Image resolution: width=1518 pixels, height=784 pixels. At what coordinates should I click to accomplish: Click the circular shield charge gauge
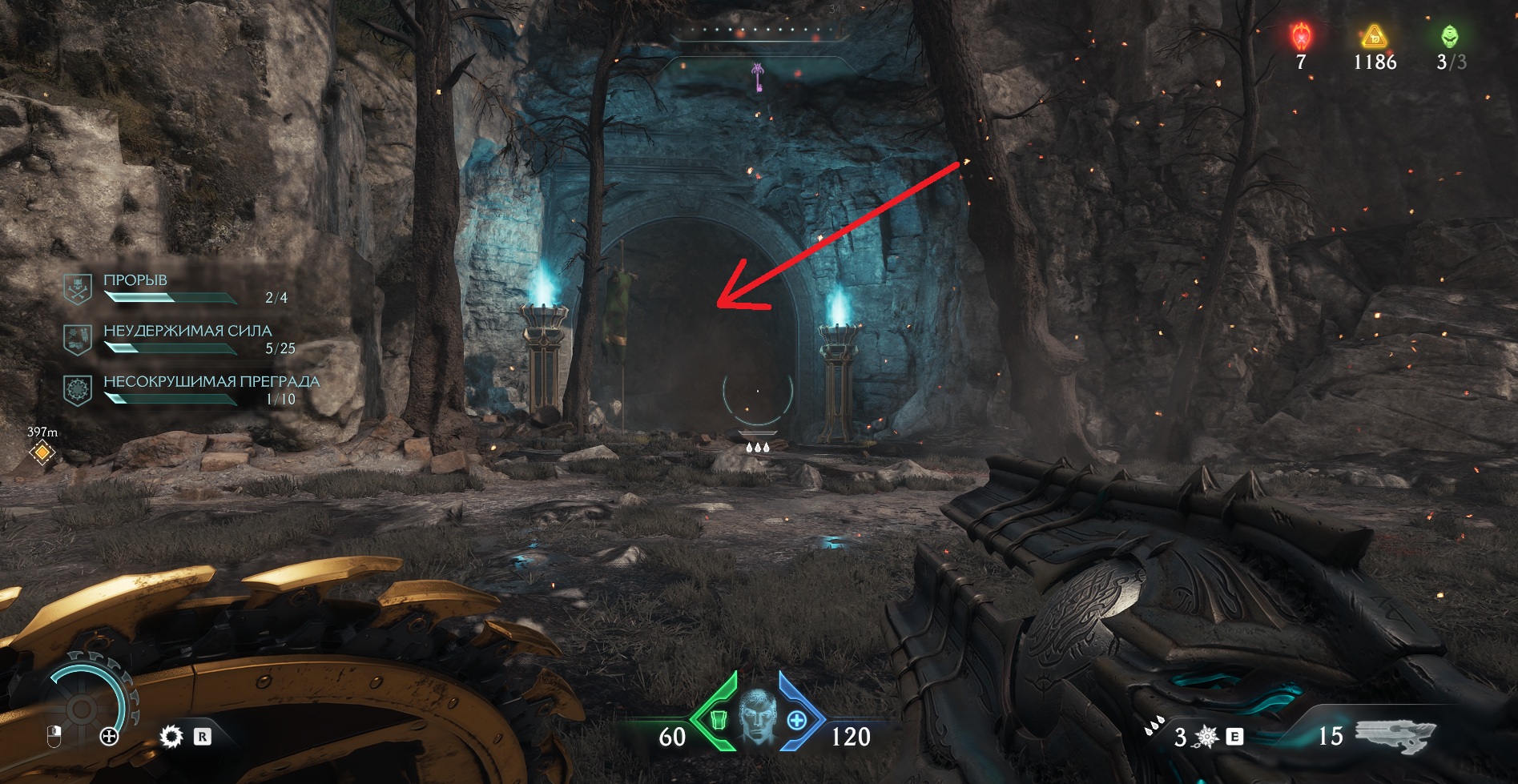click(82, 706)
